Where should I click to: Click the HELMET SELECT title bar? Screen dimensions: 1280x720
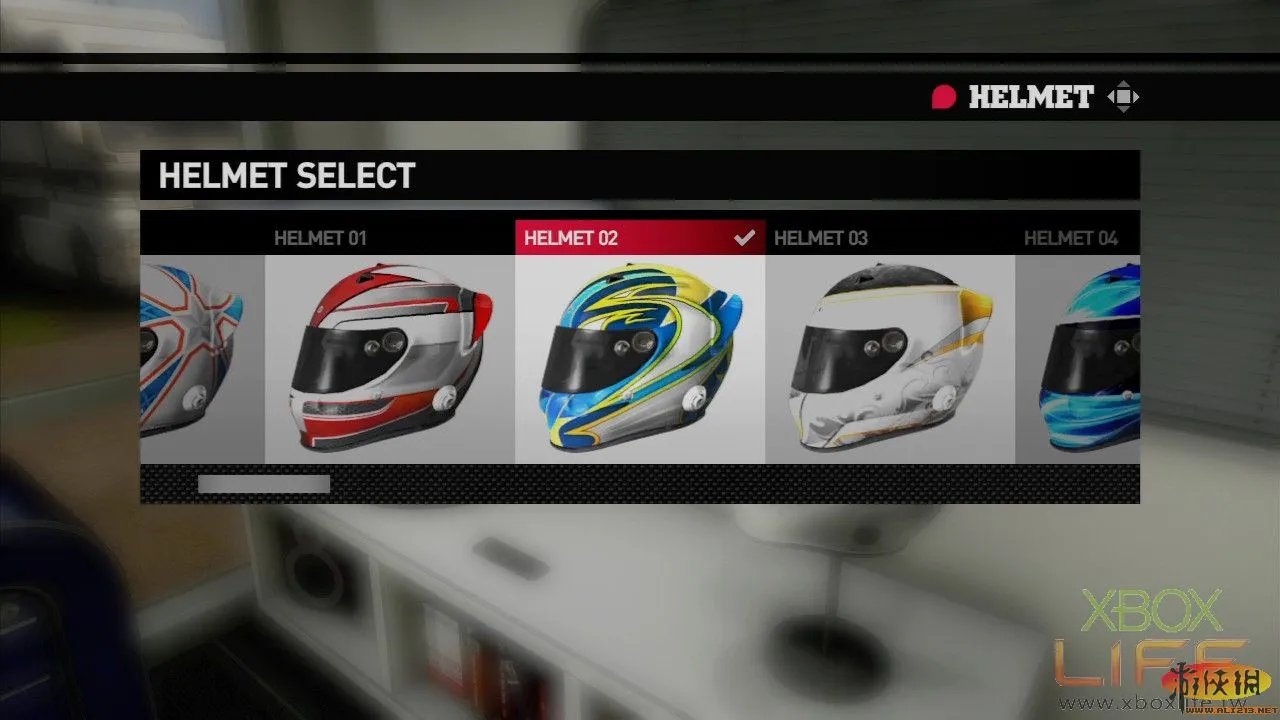click(x=287, y=176)
